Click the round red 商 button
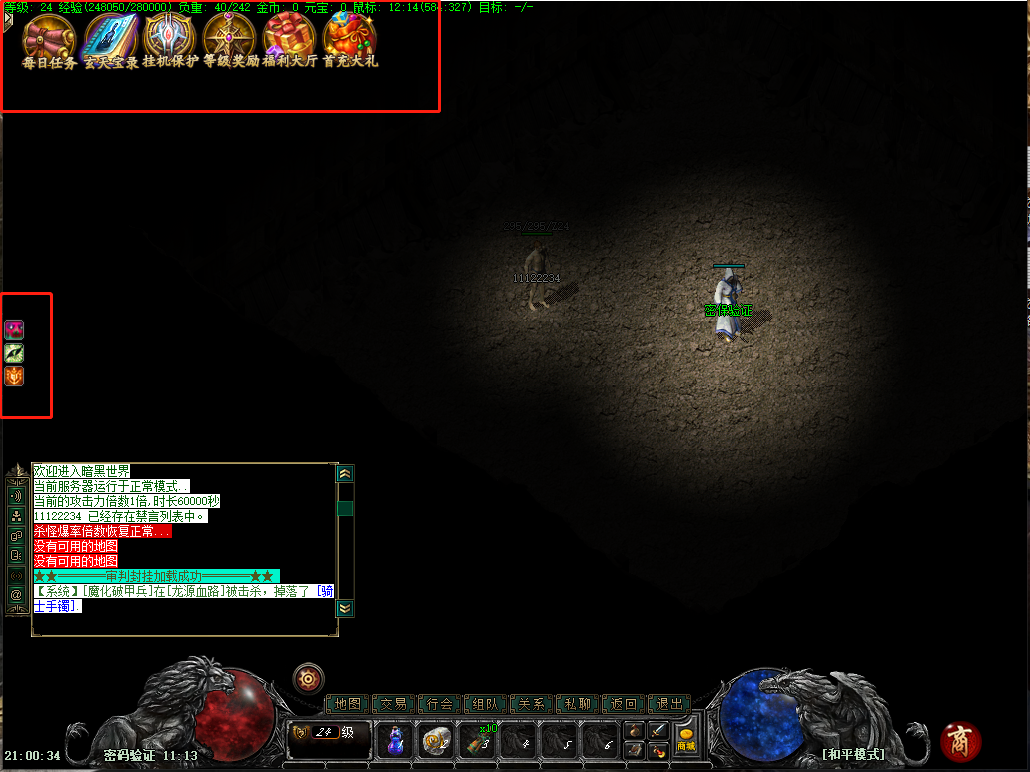Image resolution: width=1030 pixels, height=772 pixels. (x=961, y=741)
